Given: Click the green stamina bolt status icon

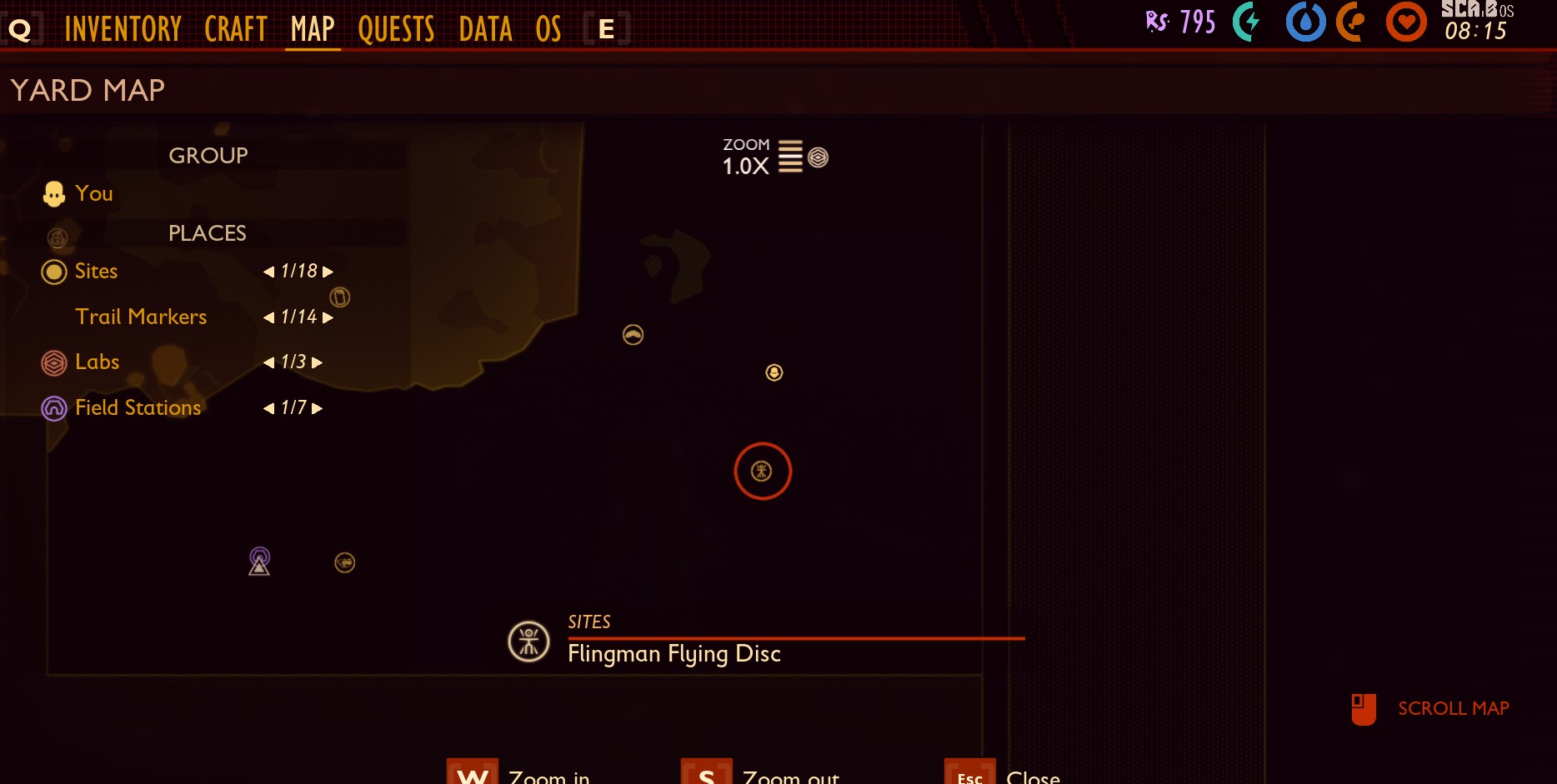Looking at the screenshot, I should coord(1248,23).
